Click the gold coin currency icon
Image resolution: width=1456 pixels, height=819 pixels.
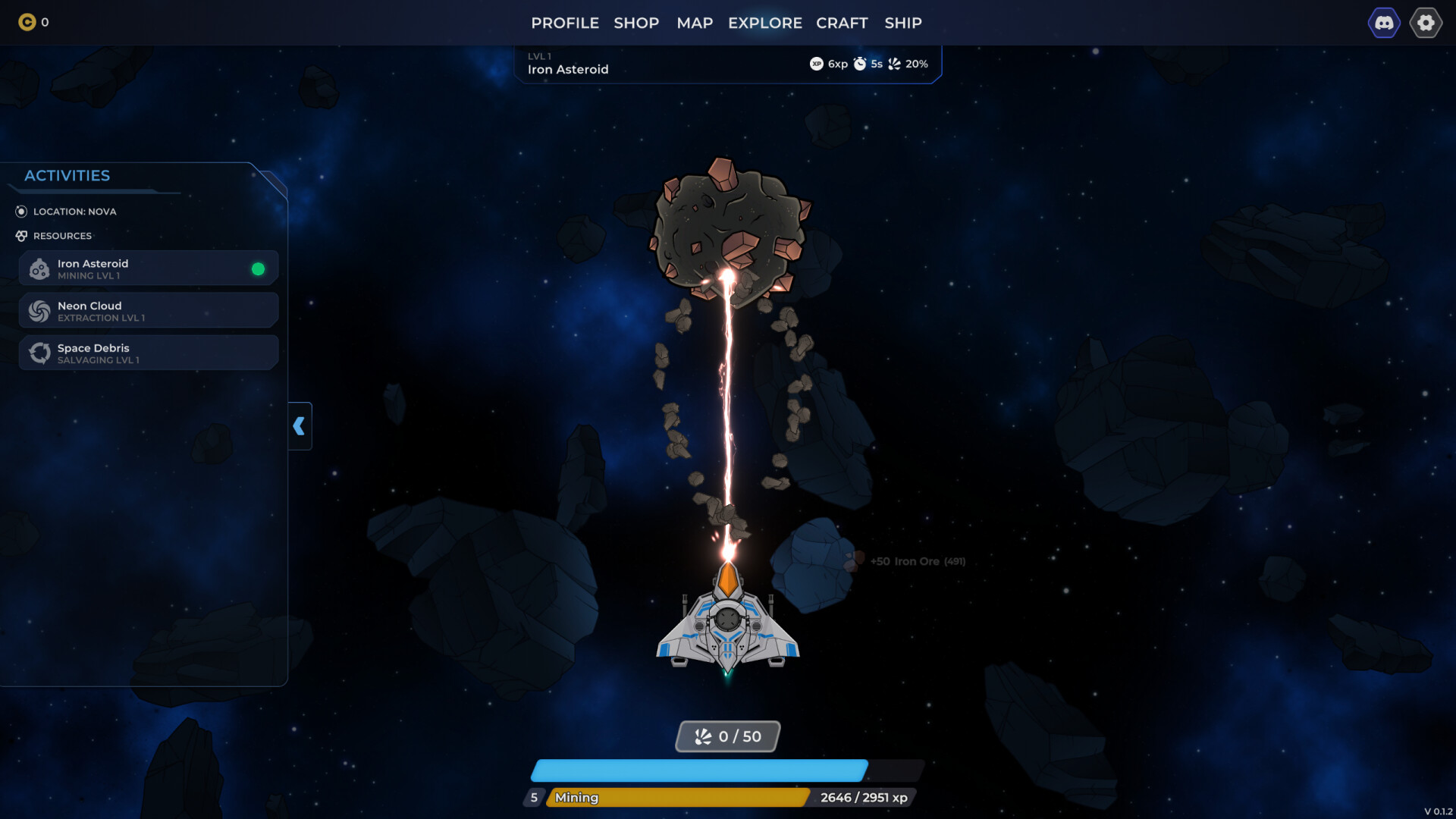(27, 23)
